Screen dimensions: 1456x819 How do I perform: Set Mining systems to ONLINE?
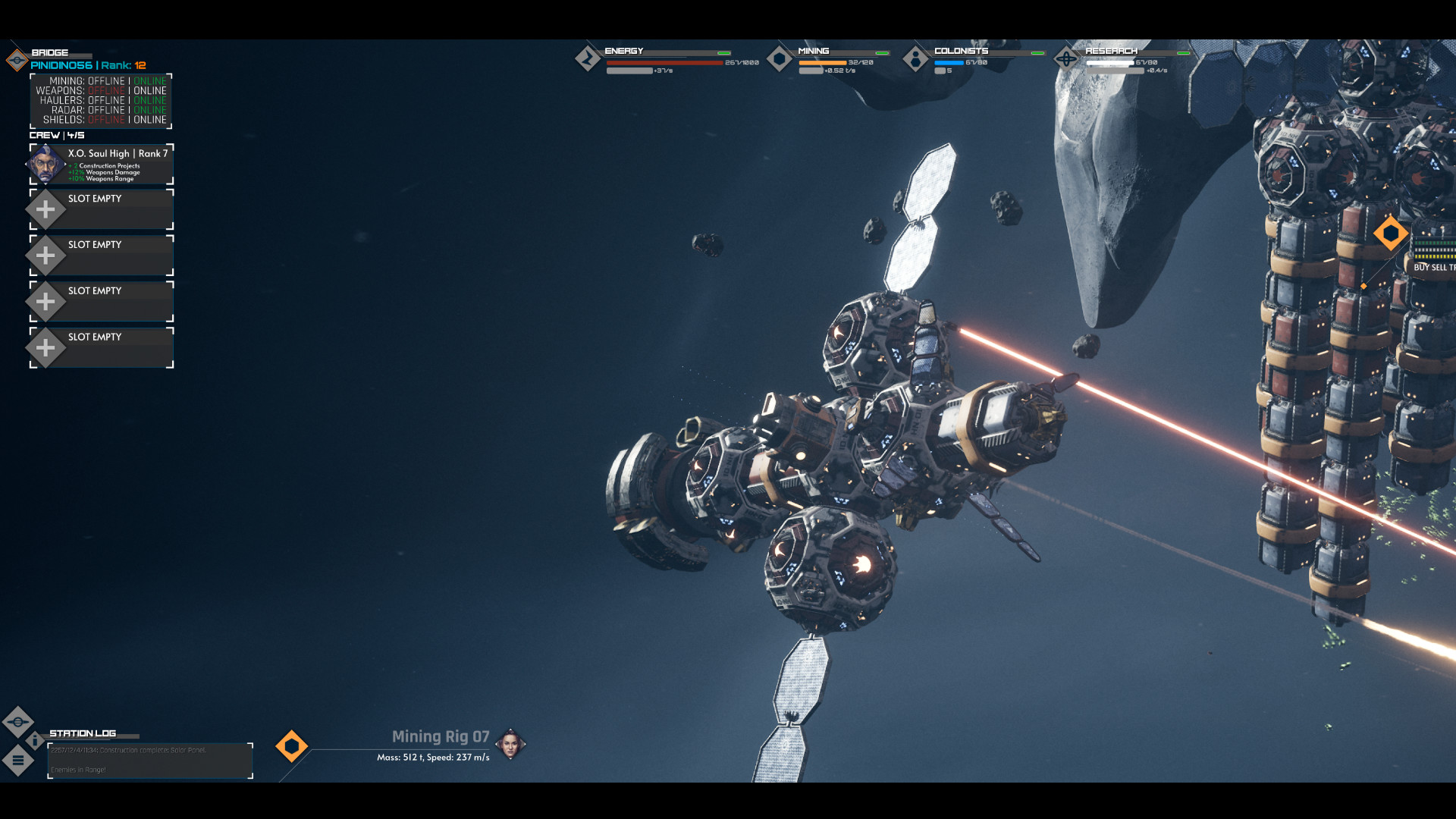[149, 81]
